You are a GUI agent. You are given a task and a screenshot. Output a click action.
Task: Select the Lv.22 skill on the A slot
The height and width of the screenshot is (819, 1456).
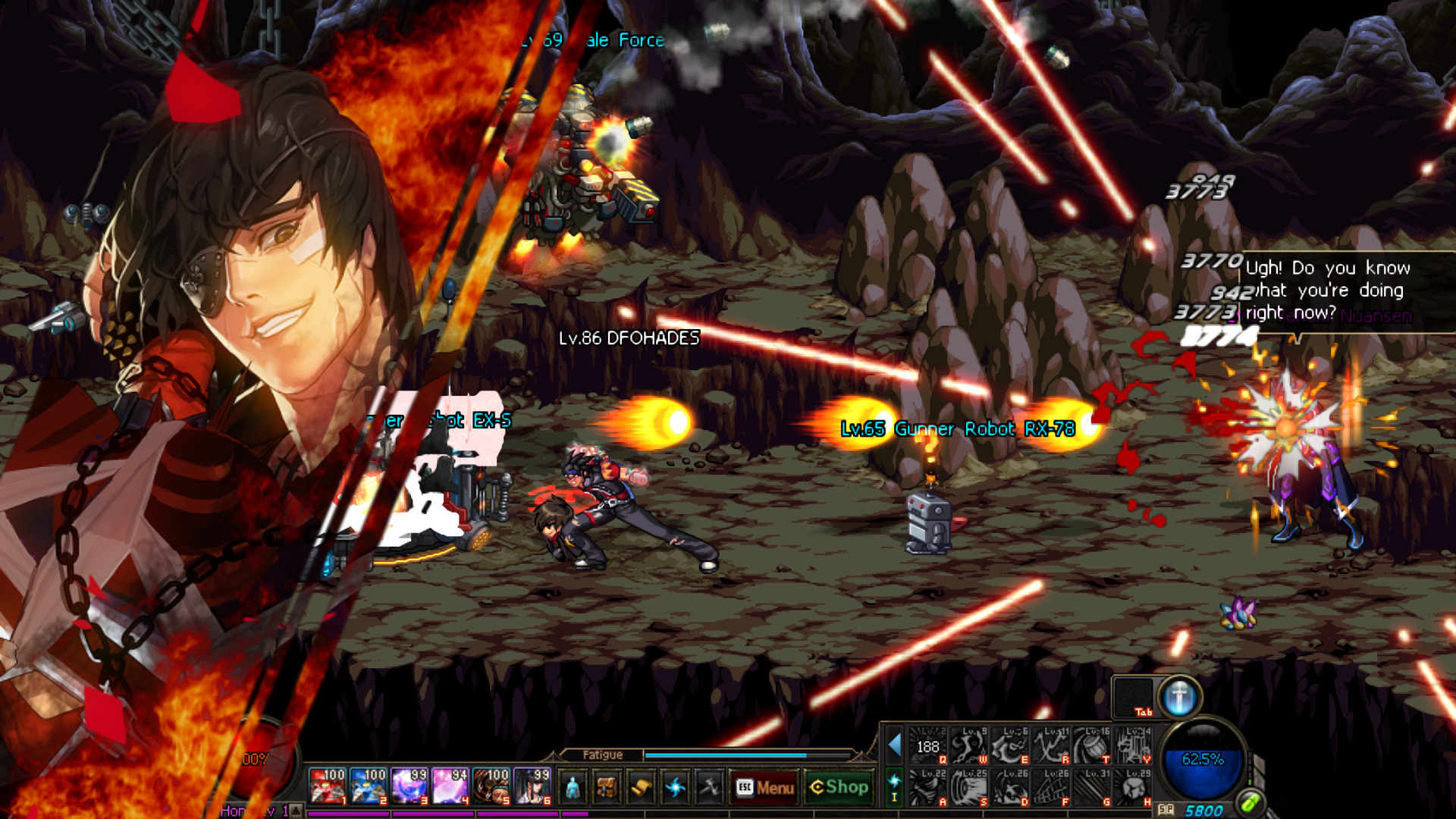[927, 786]
